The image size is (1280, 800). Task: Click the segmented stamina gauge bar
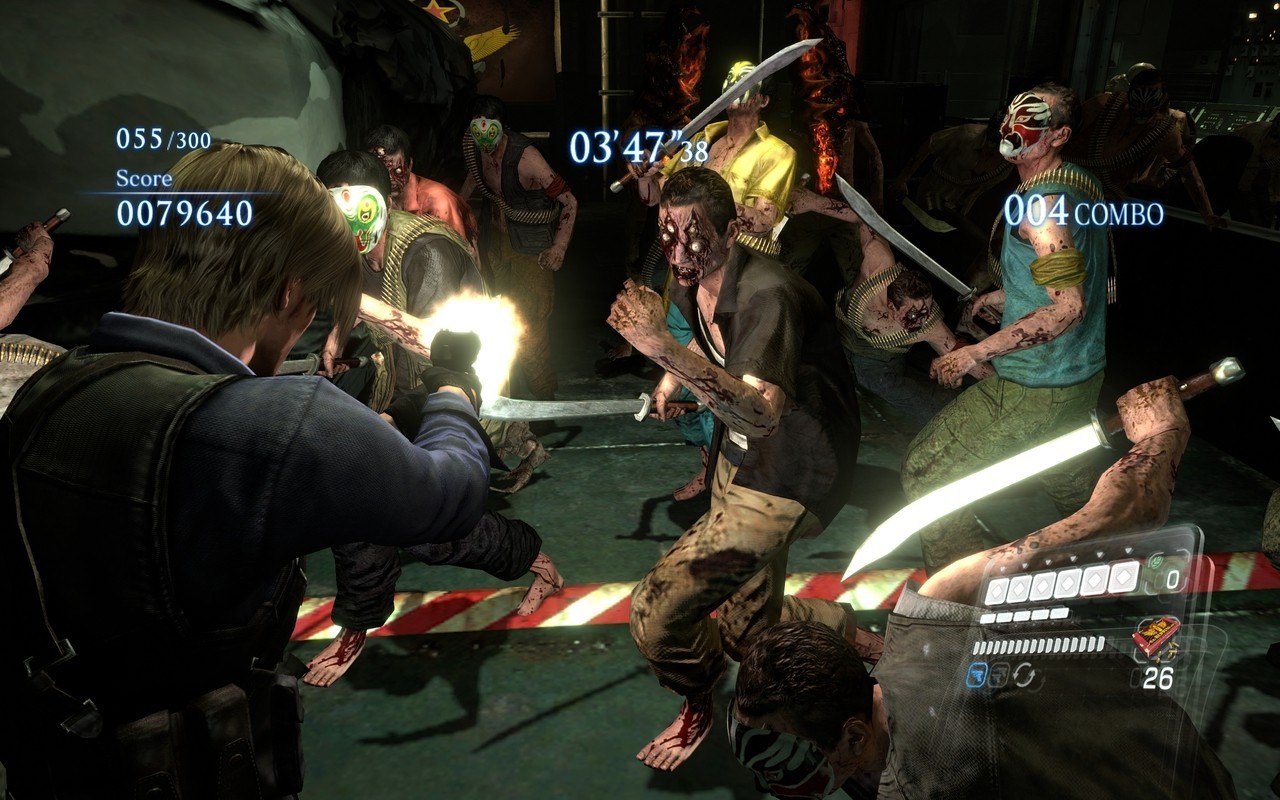1040,645
